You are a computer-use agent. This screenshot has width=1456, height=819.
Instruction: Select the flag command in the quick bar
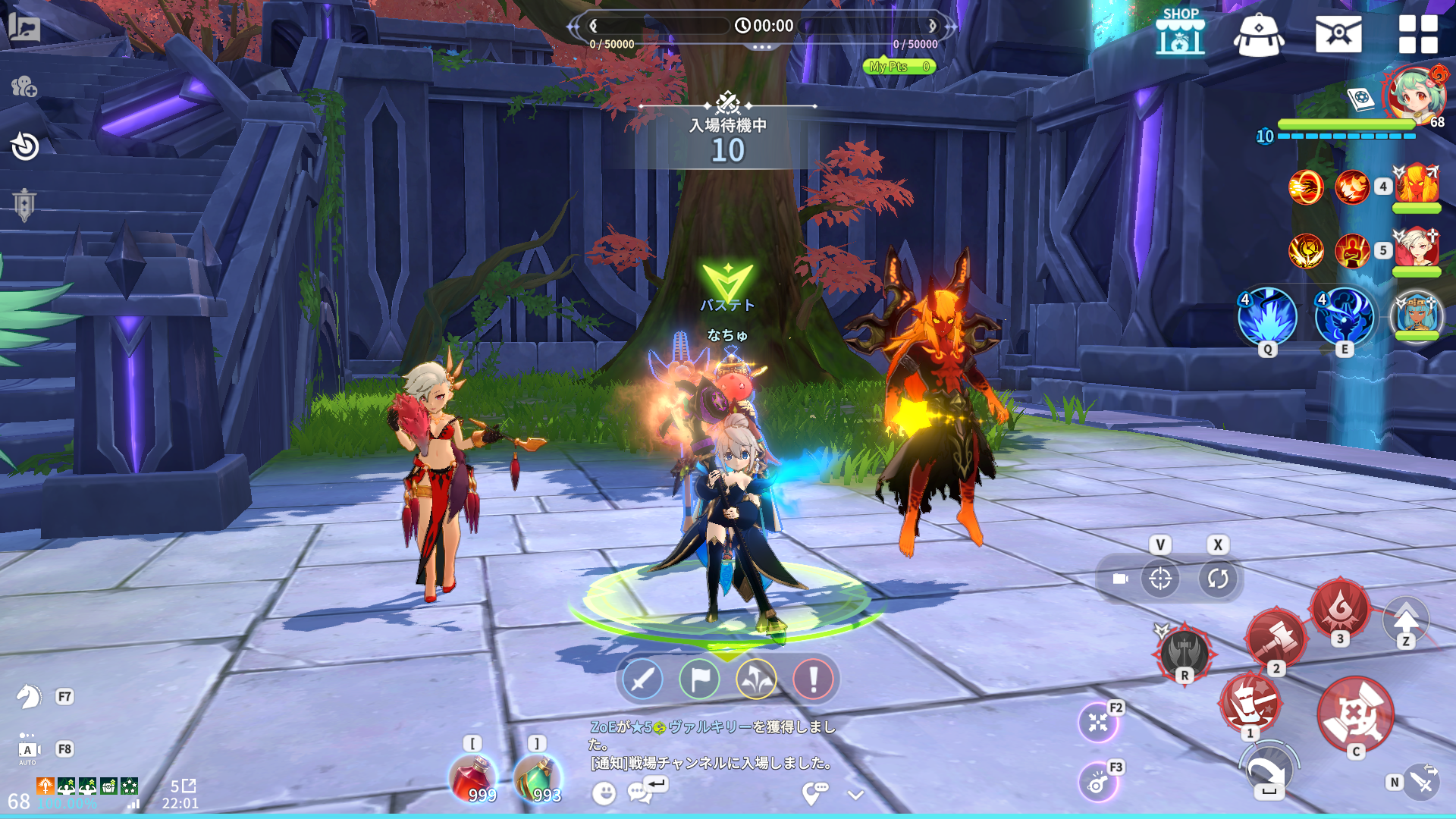699,679
